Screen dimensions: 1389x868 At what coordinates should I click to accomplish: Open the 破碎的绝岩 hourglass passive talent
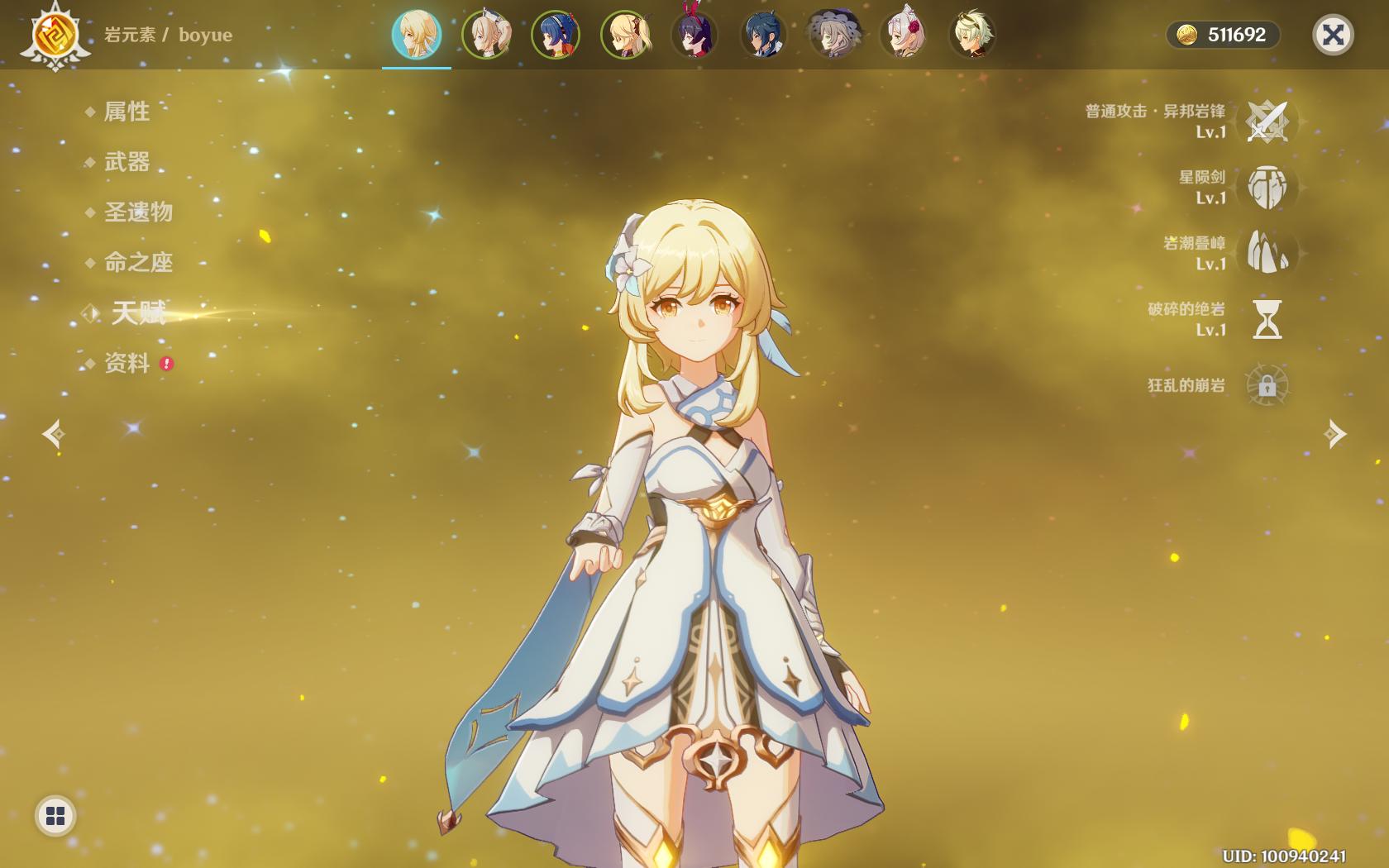pyautogui.click(x=1267, y=319)
